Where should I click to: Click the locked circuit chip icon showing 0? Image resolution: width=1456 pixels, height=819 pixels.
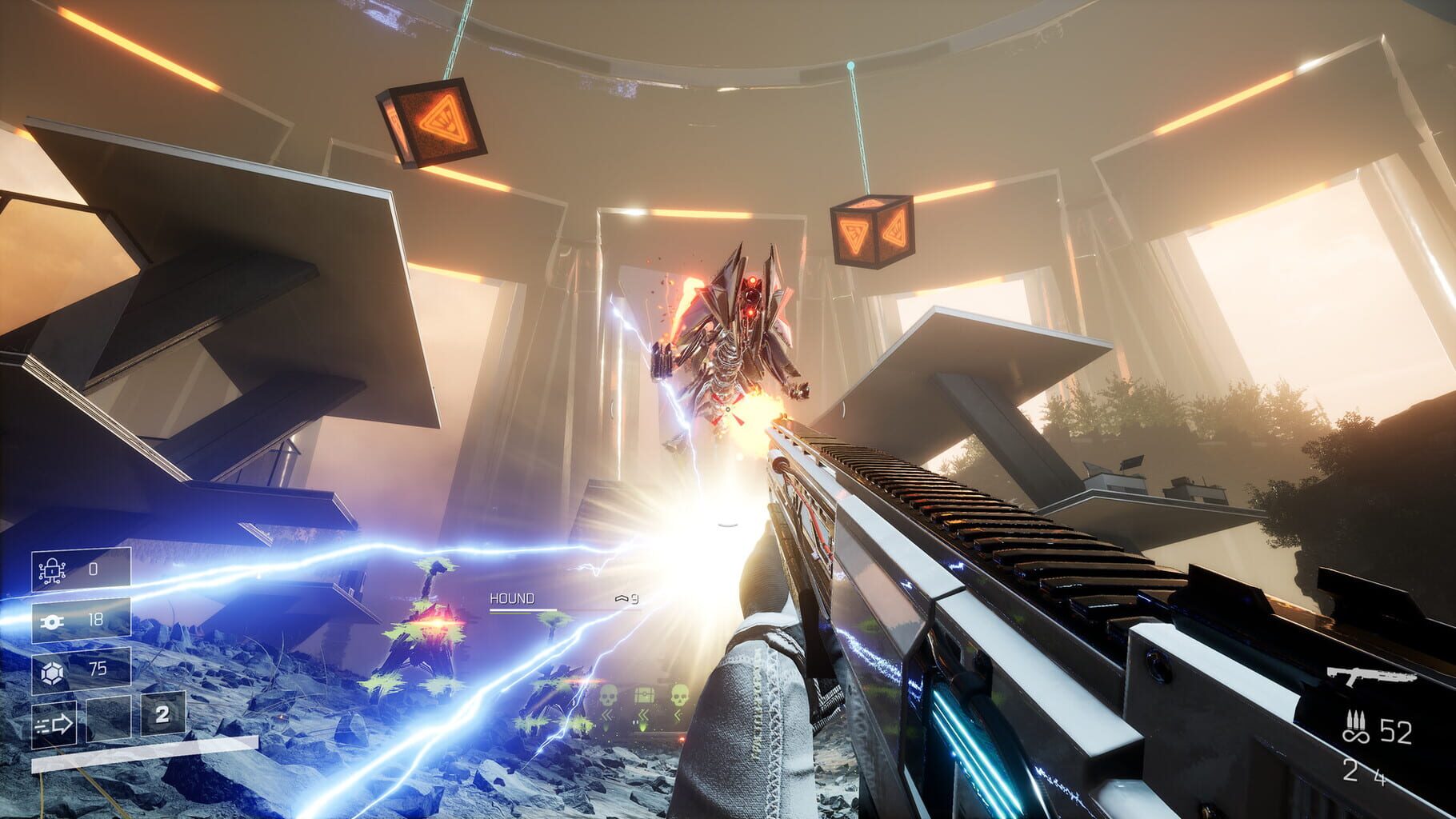pos(52,570)
